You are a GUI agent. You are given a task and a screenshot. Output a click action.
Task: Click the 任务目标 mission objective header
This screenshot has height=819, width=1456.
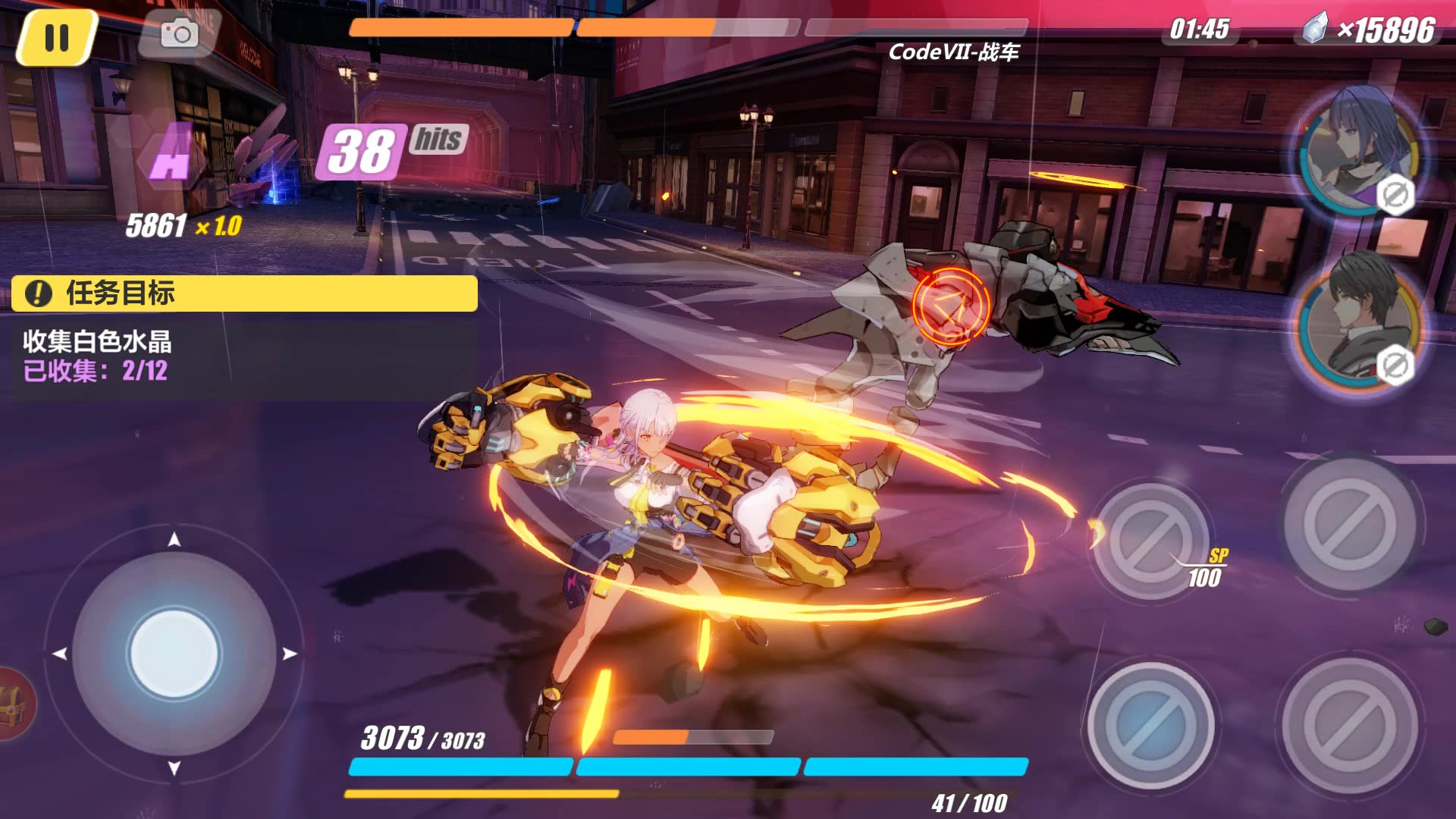pos(244,293)
